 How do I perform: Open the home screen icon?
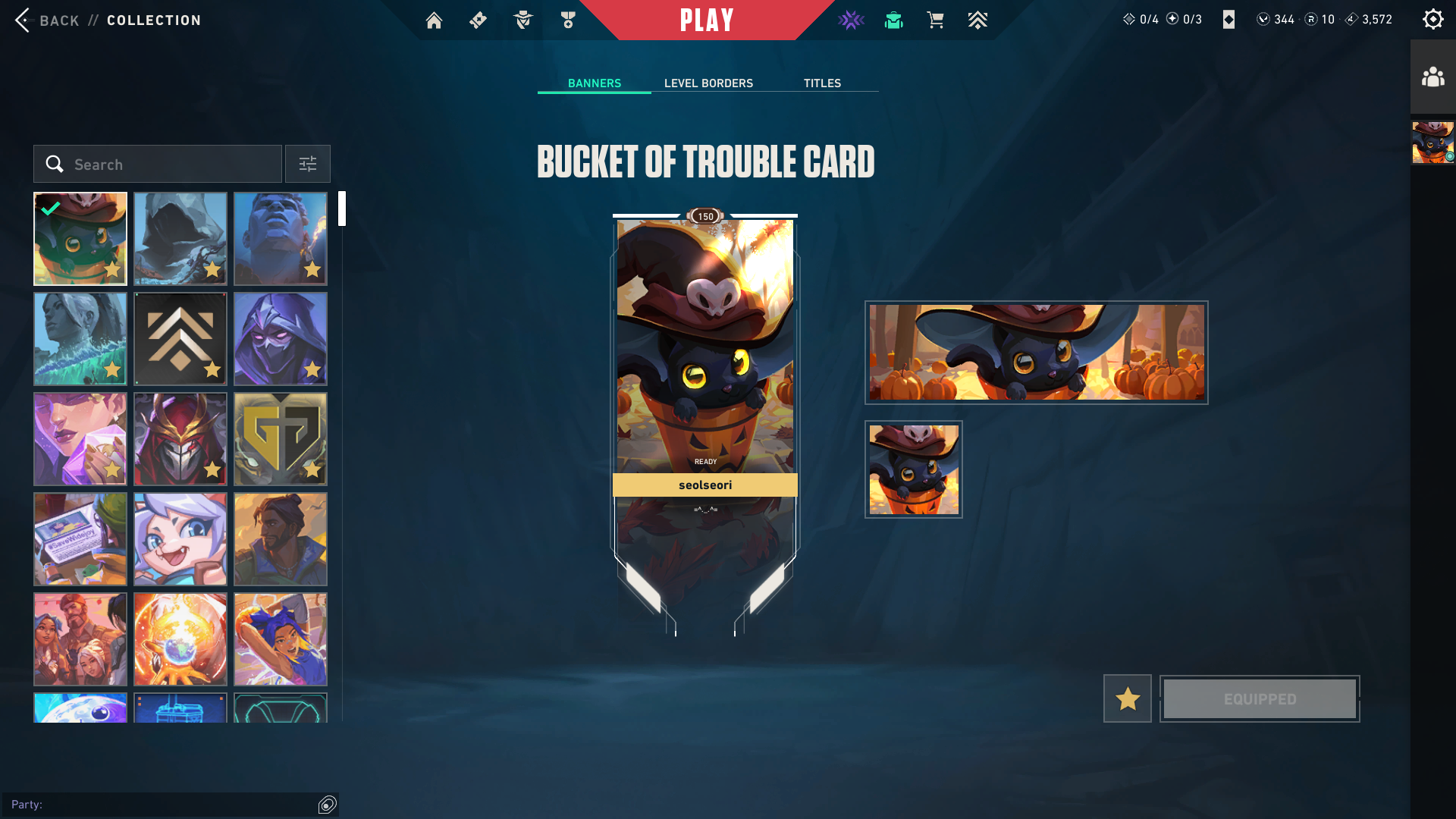click(x=434, y=20)
